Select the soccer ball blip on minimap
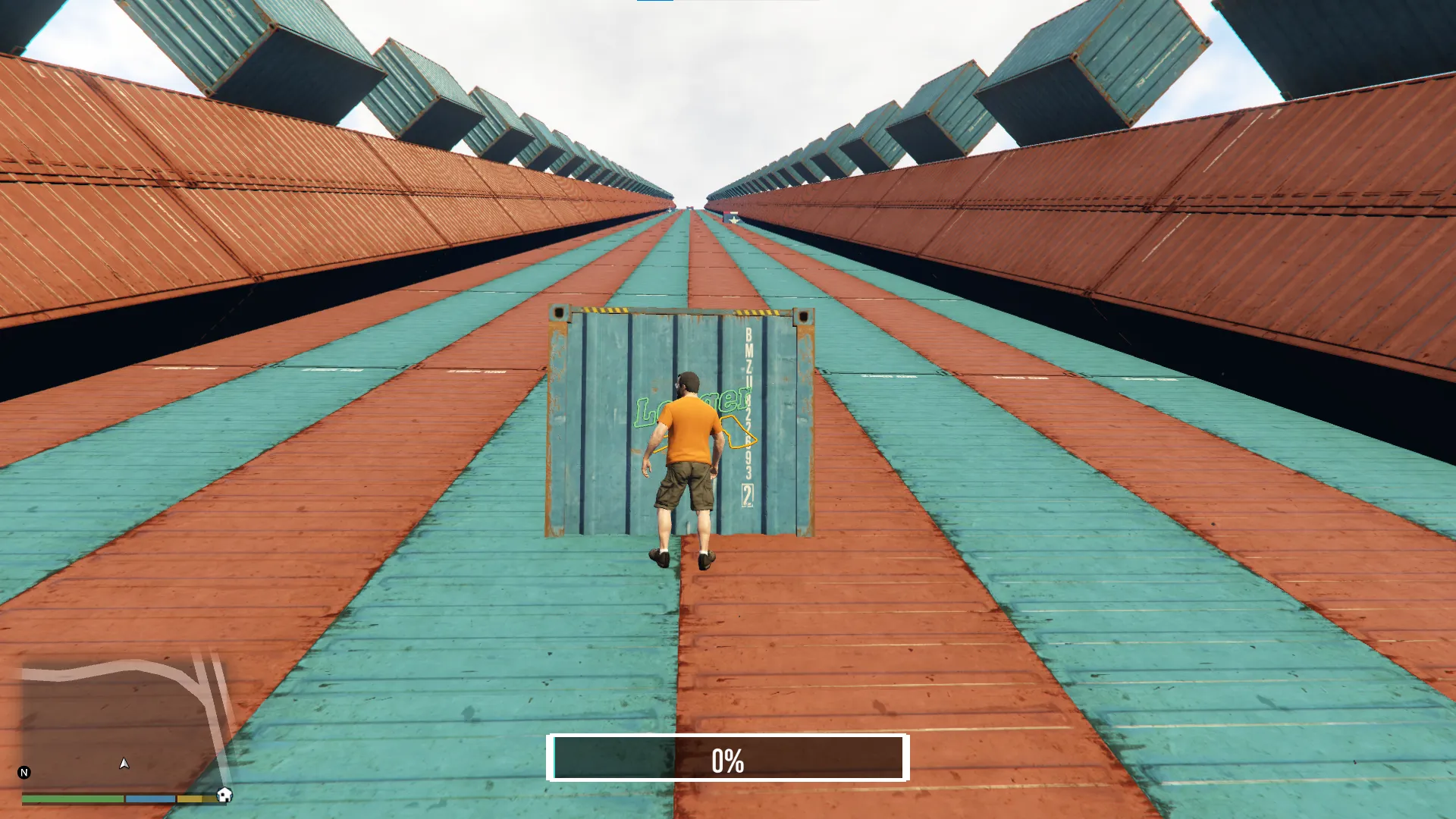 pyautogui.click(x=224, y=795)
